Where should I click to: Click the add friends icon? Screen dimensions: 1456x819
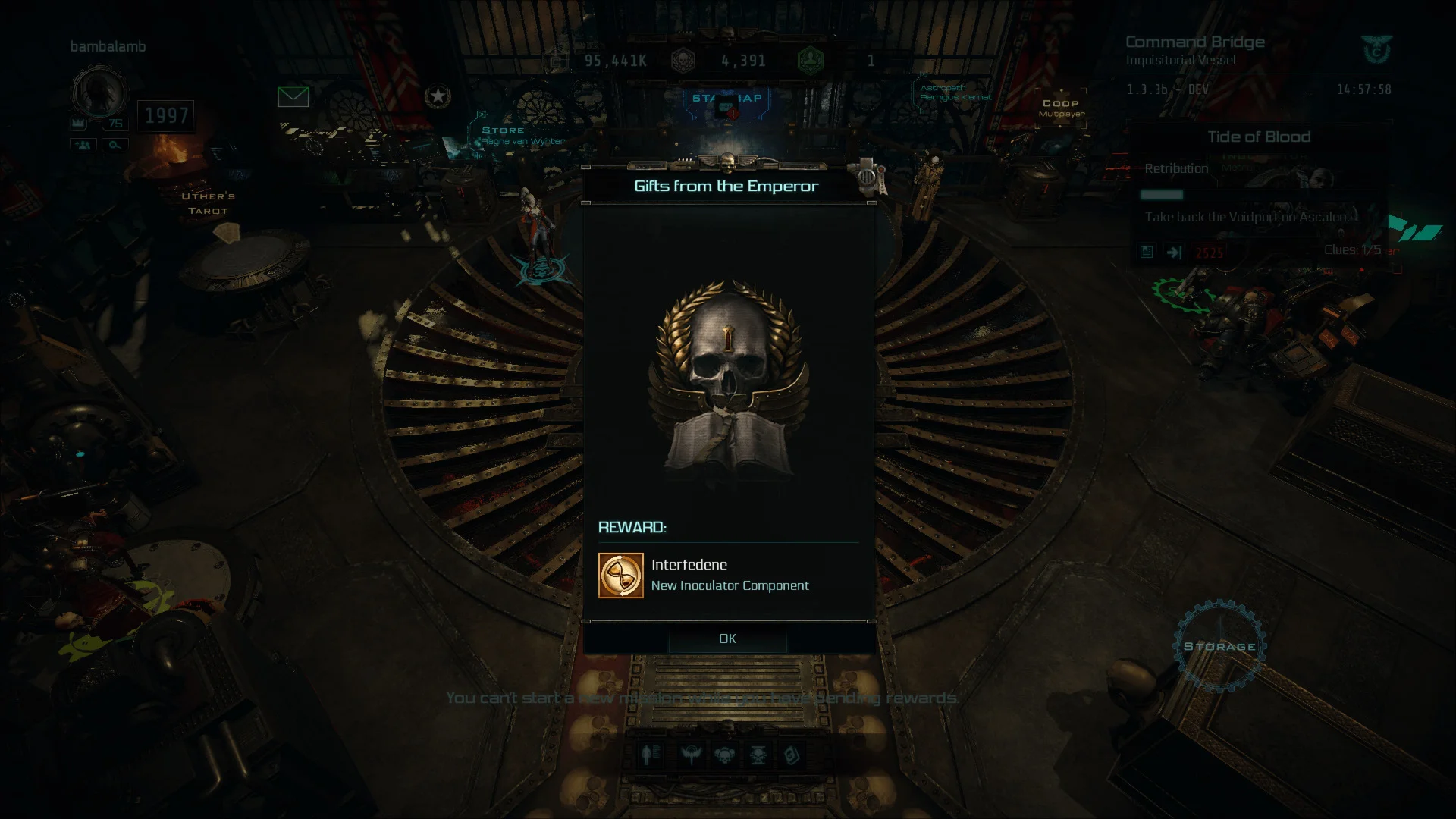click(83, 145)
